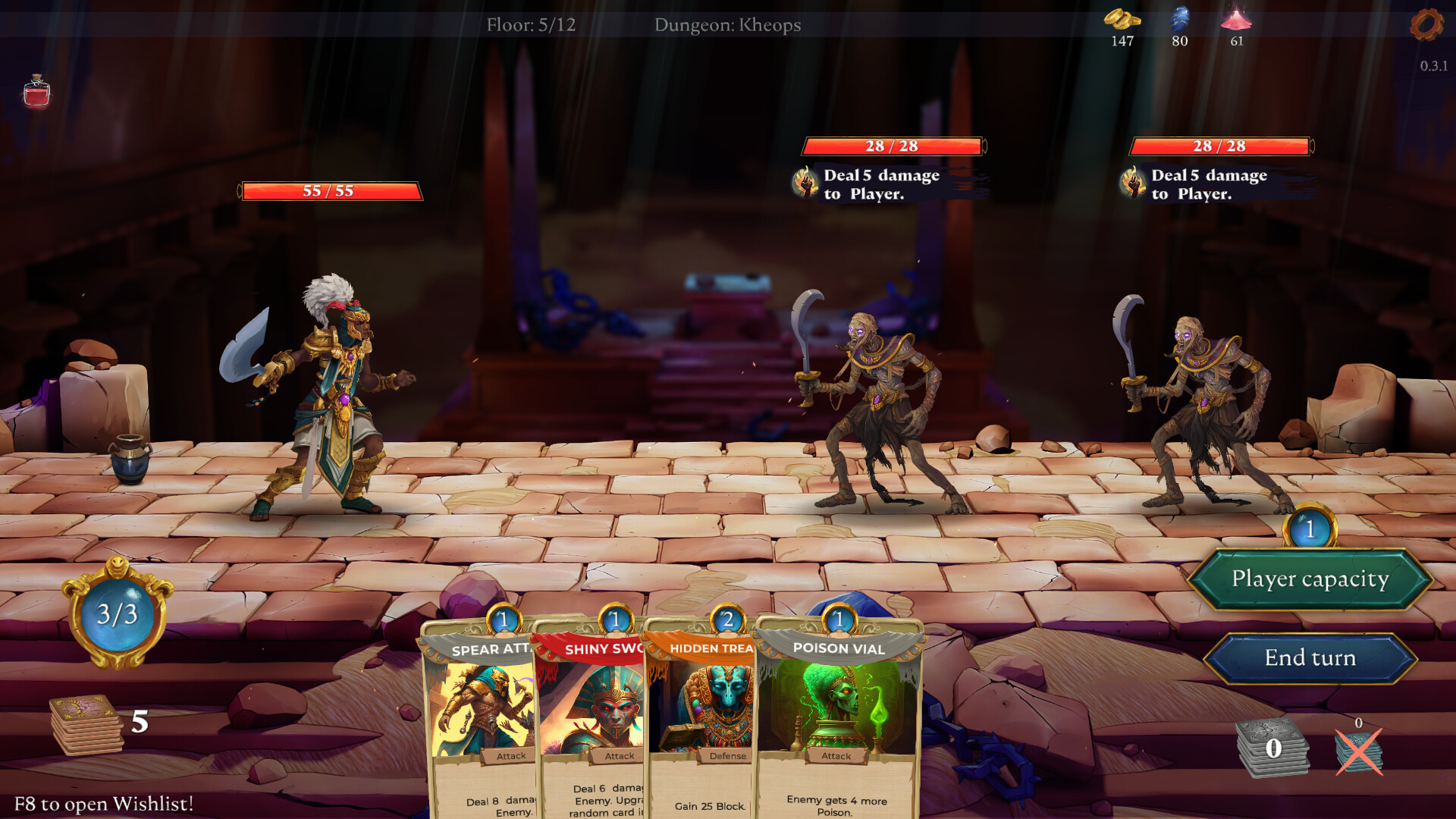Show the exhausted cards pile
This screenshot has width=1456, height=819.
click(1358, 751)
